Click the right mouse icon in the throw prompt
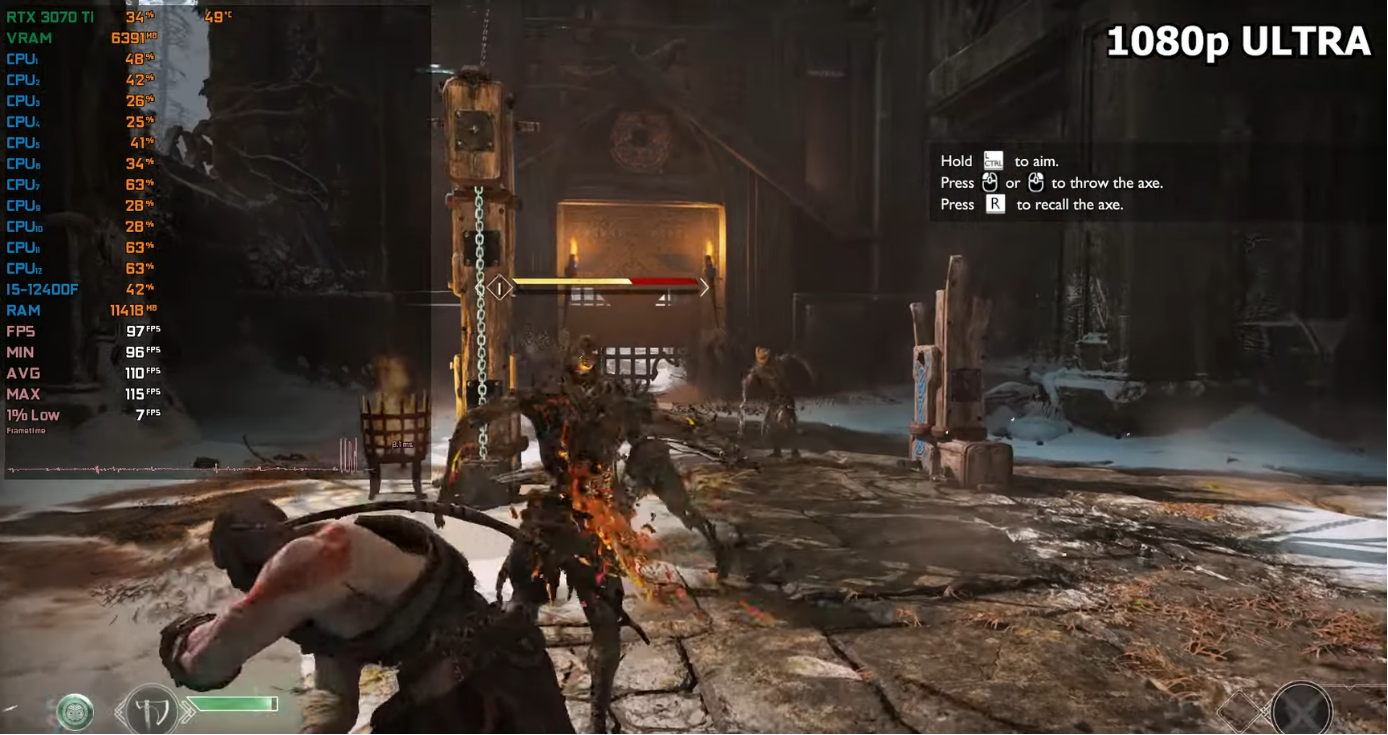1388x735 pixels. click(x=1035, y=183)
